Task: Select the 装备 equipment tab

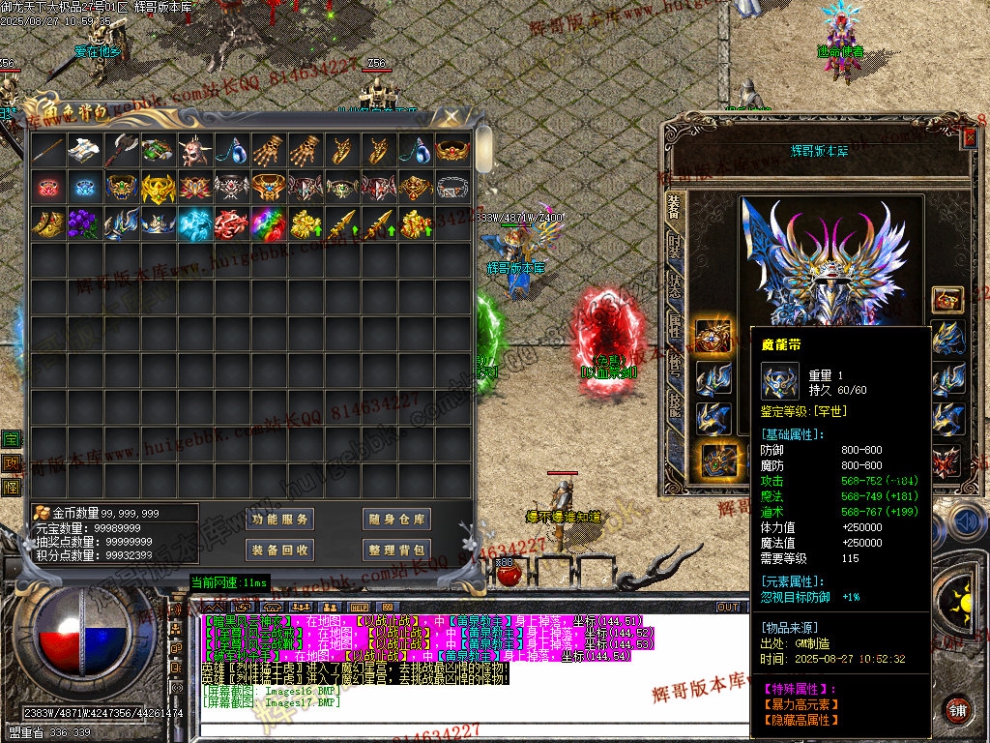Action: point(674,205)
